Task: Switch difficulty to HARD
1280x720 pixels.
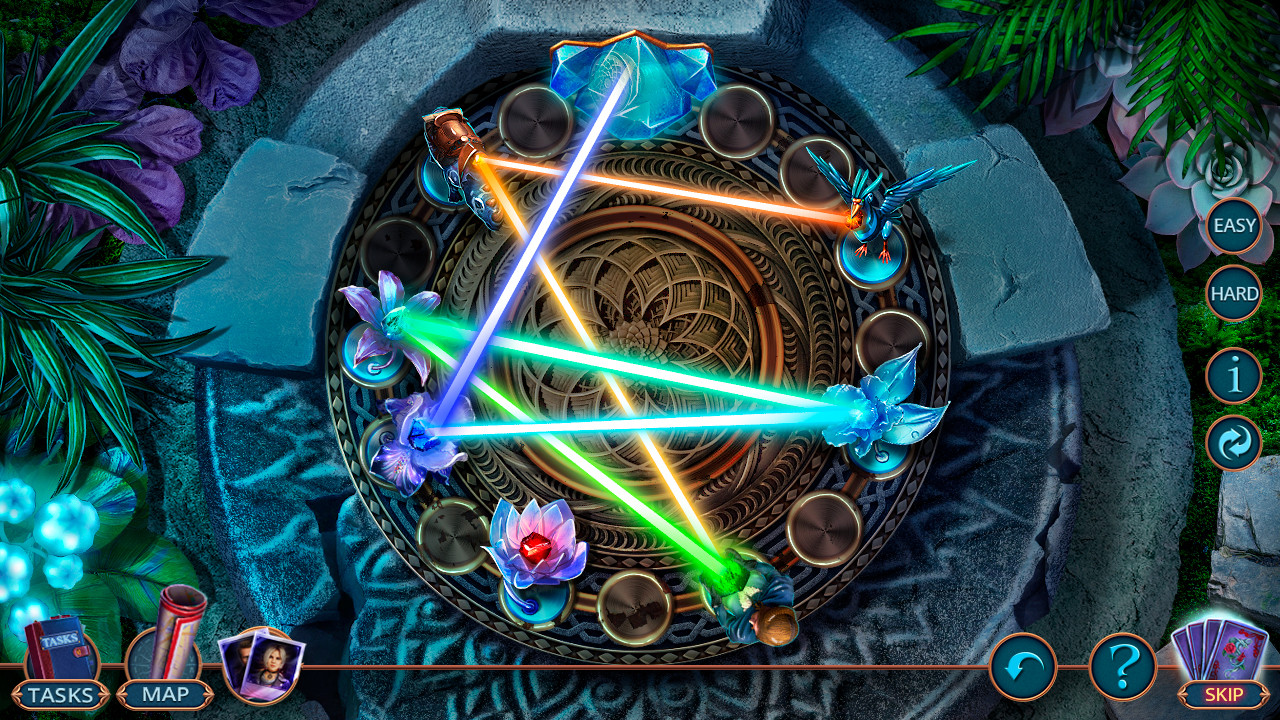Action: pos(1233,295)
